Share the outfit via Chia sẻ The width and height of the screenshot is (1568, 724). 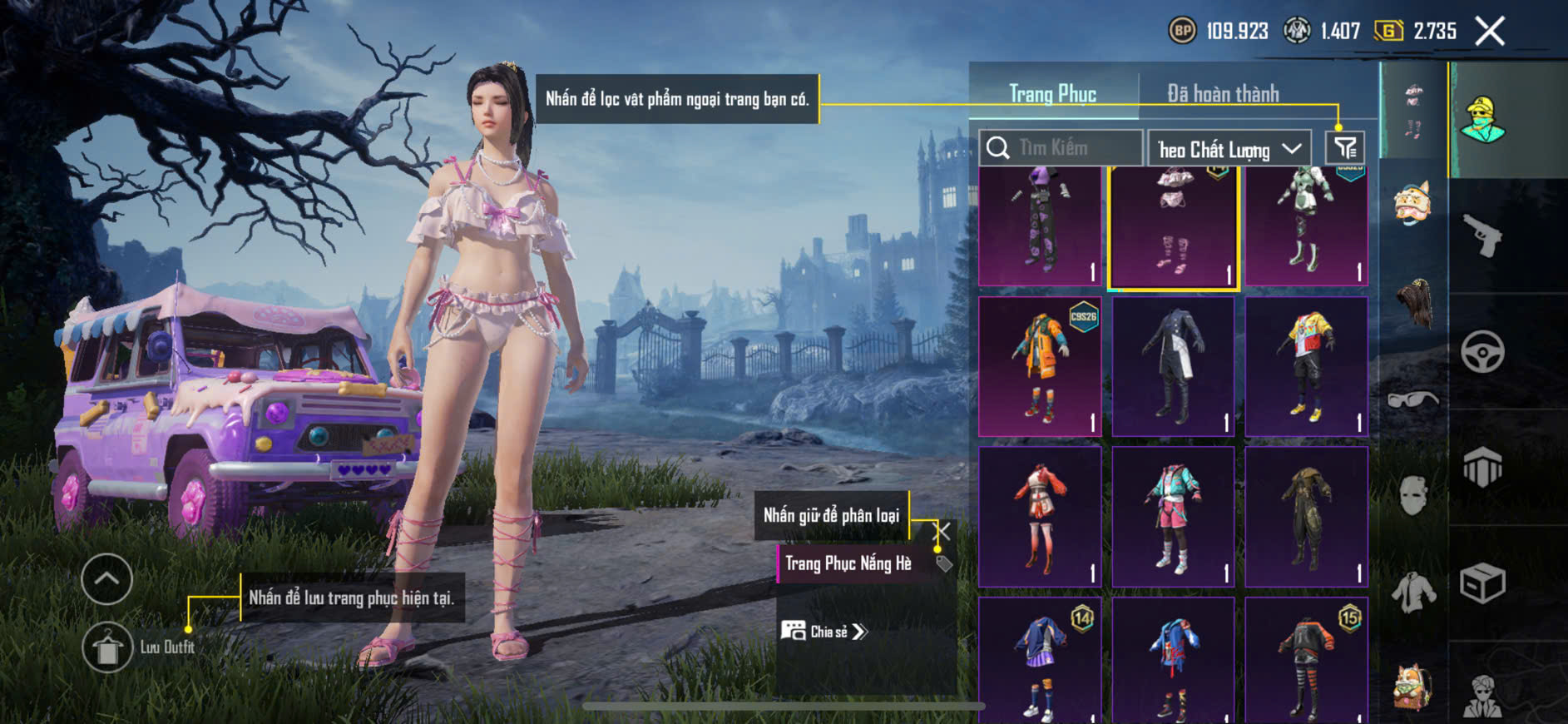824,632
